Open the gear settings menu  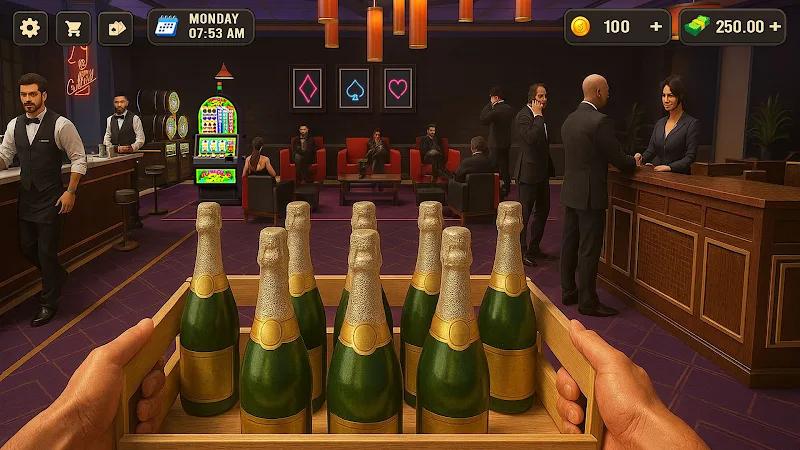(x=30, y=27)
